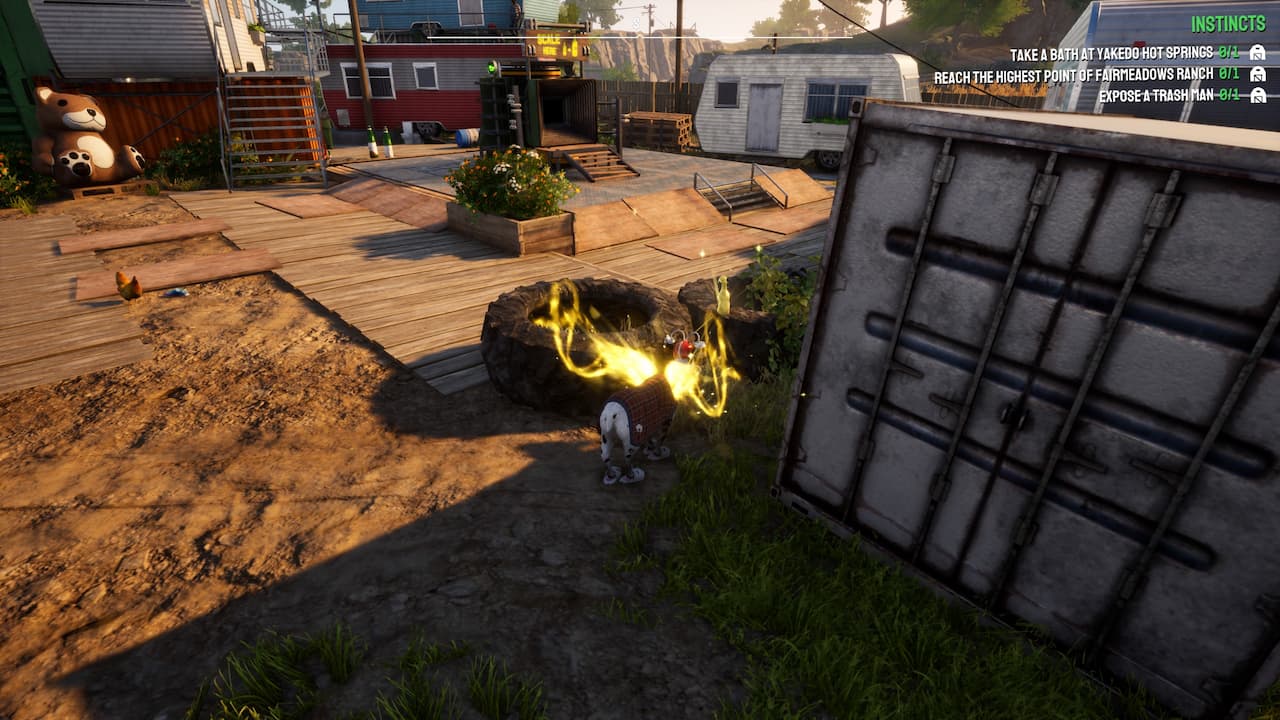Click the 0/1 counter for the highest point instinct
This screenshot has height=720, width=1280.
(x=1230, y=75)
